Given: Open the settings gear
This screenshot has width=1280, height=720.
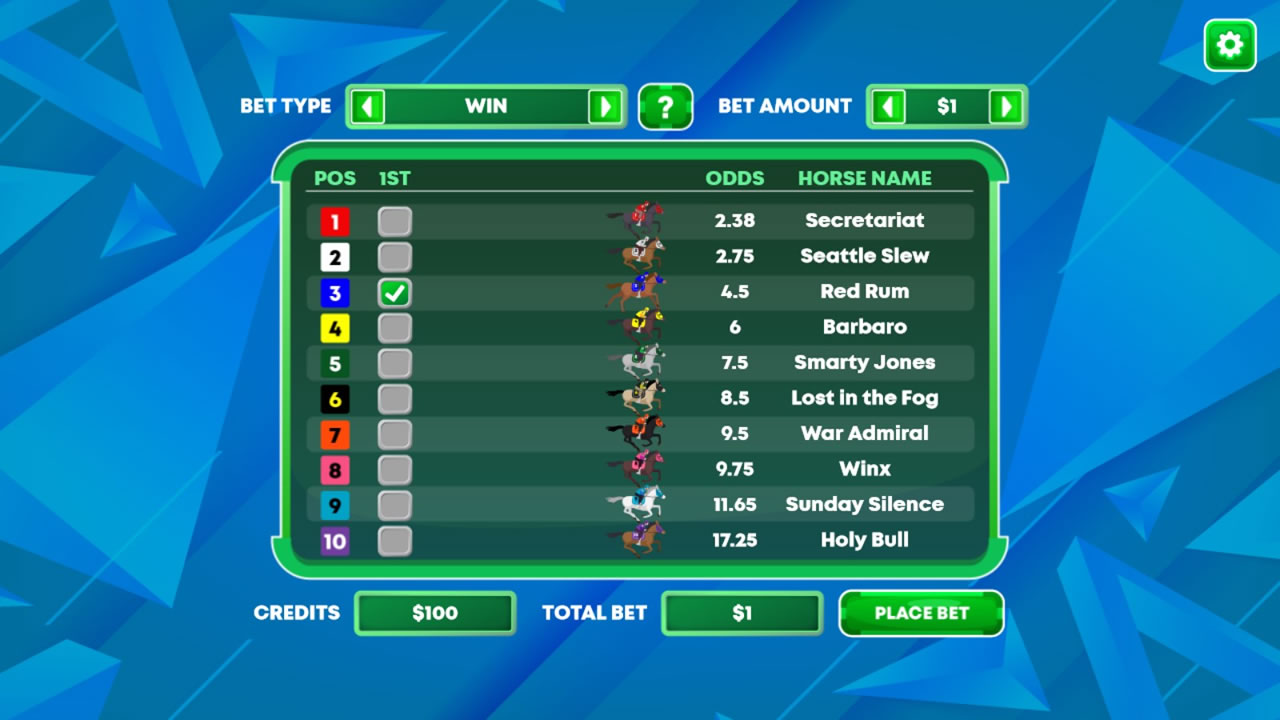Looking at the screenshot, I should [x=1229, y=44].
